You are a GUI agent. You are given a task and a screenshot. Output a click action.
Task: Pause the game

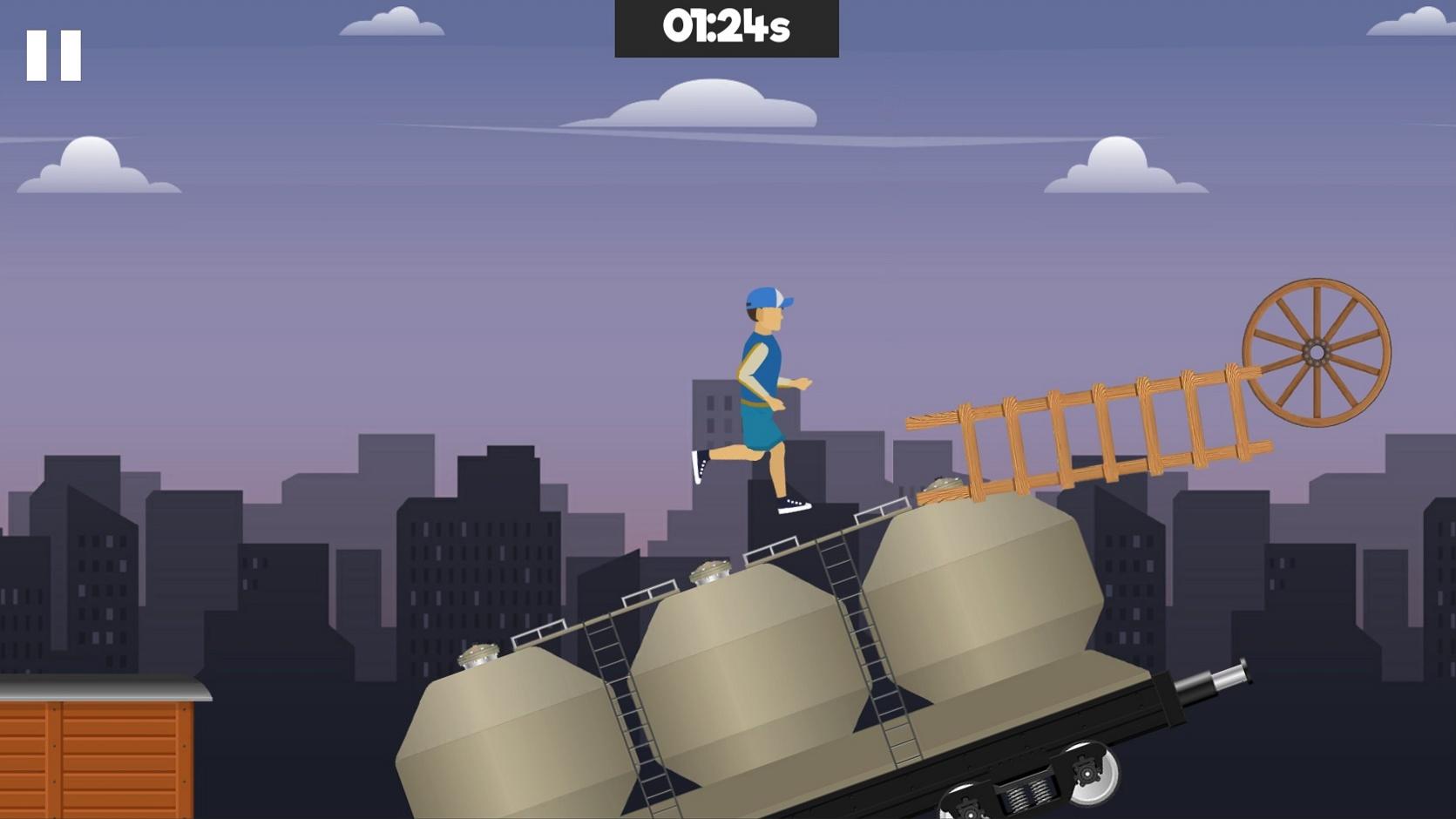pos(53,54)
